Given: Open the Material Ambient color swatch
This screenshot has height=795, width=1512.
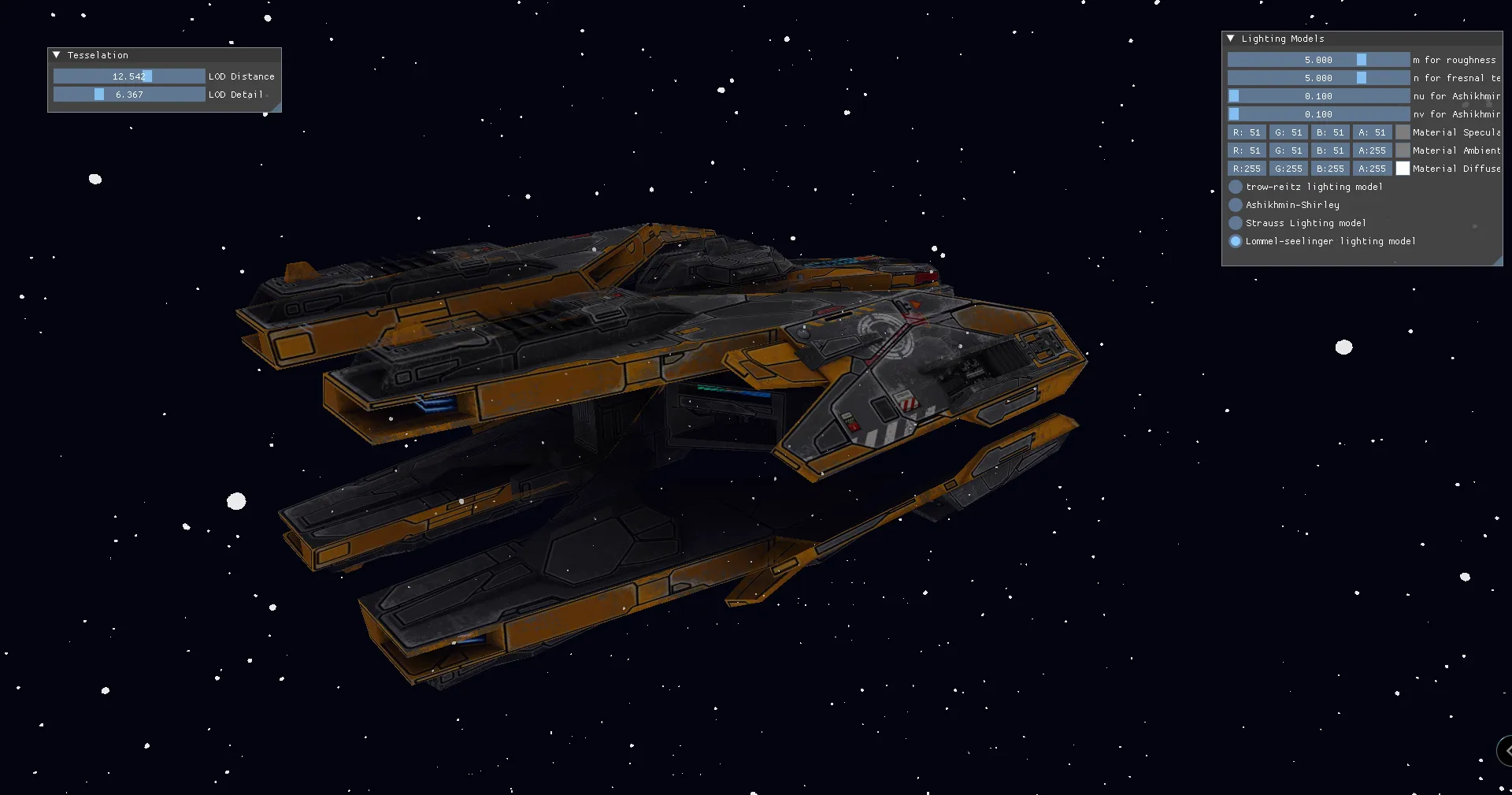Looking at the screenshot, I should [x=1402, y=150].
